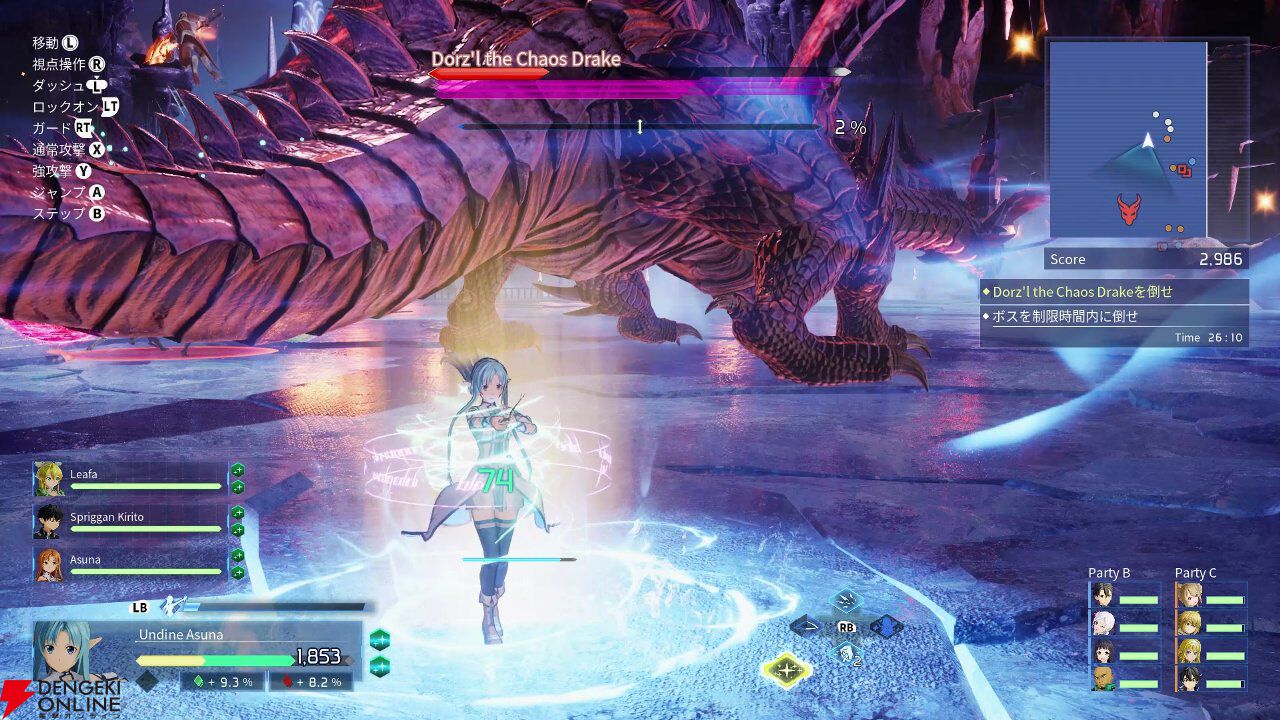The image size is (1280, 720).
Task: Select the first Party B member
Action: (x=1102, y=596)
